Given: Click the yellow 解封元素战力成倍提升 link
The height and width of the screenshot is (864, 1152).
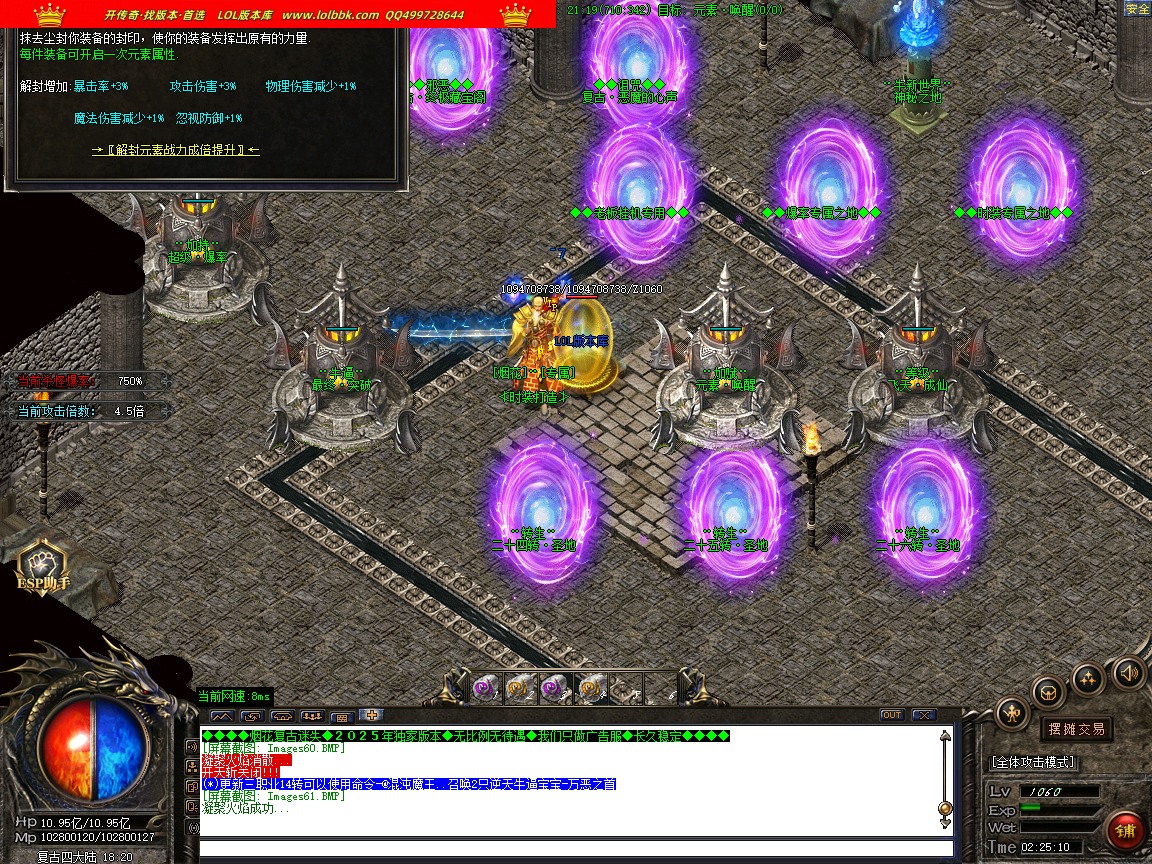Looking at the screenshot, I should (176, 150).
